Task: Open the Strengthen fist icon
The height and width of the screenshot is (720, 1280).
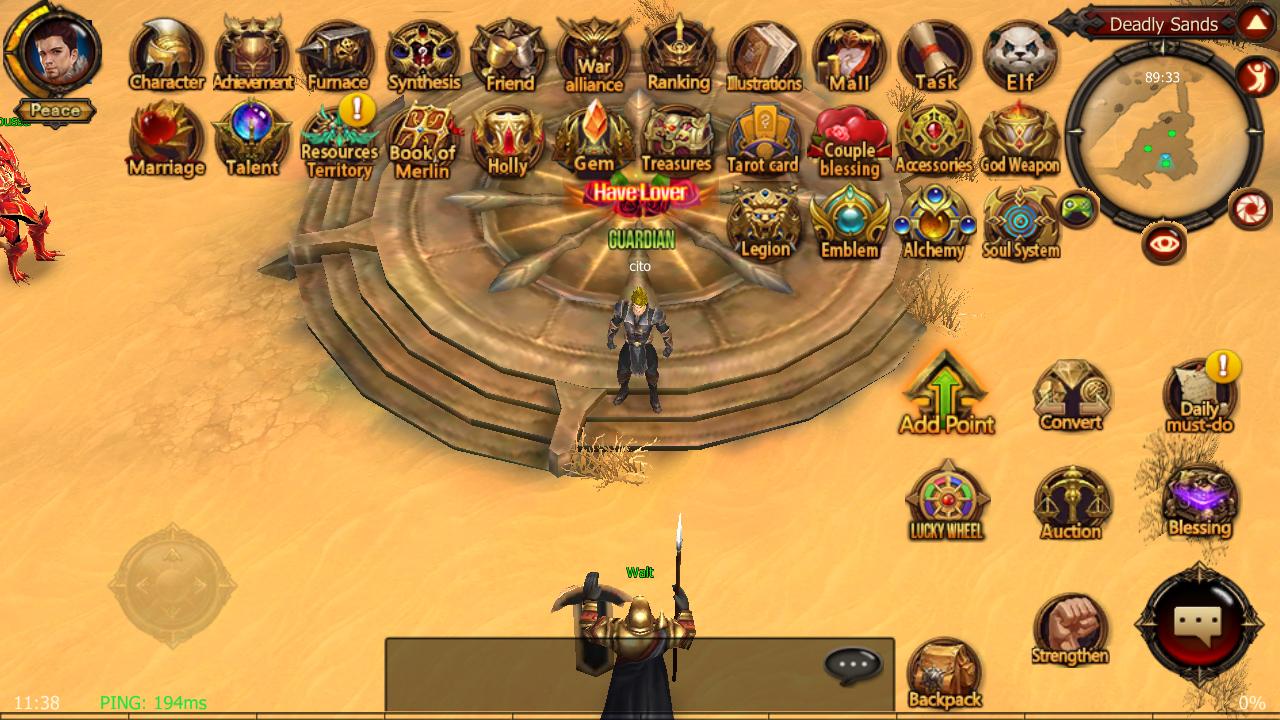Action: tap(1070, 630)
